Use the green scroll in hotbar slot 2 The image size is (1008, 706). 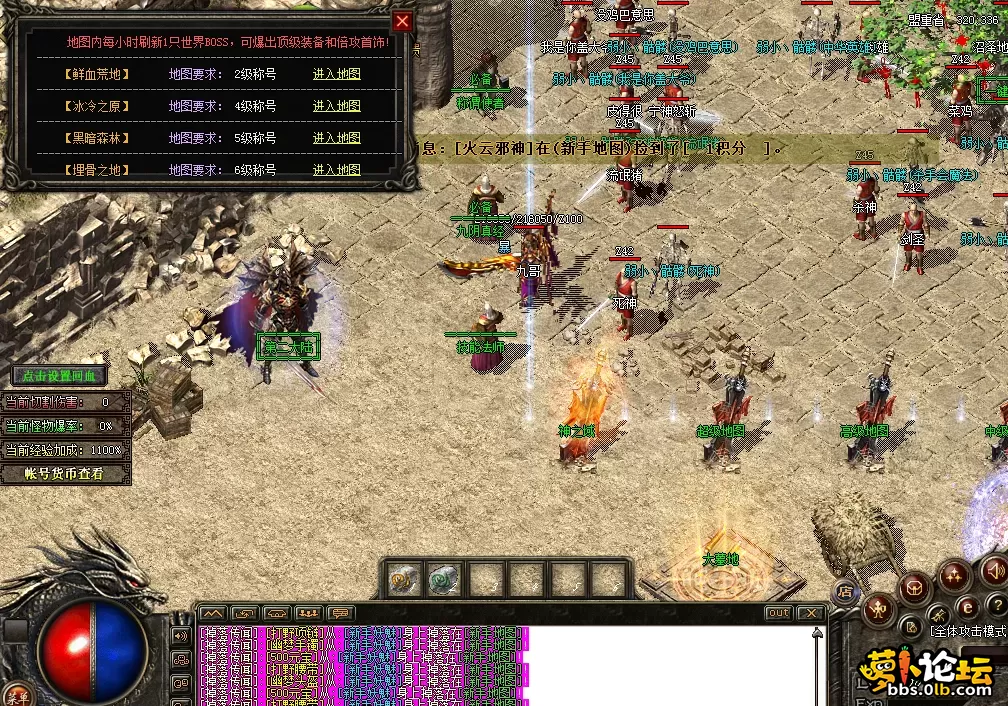click(444, 578)
